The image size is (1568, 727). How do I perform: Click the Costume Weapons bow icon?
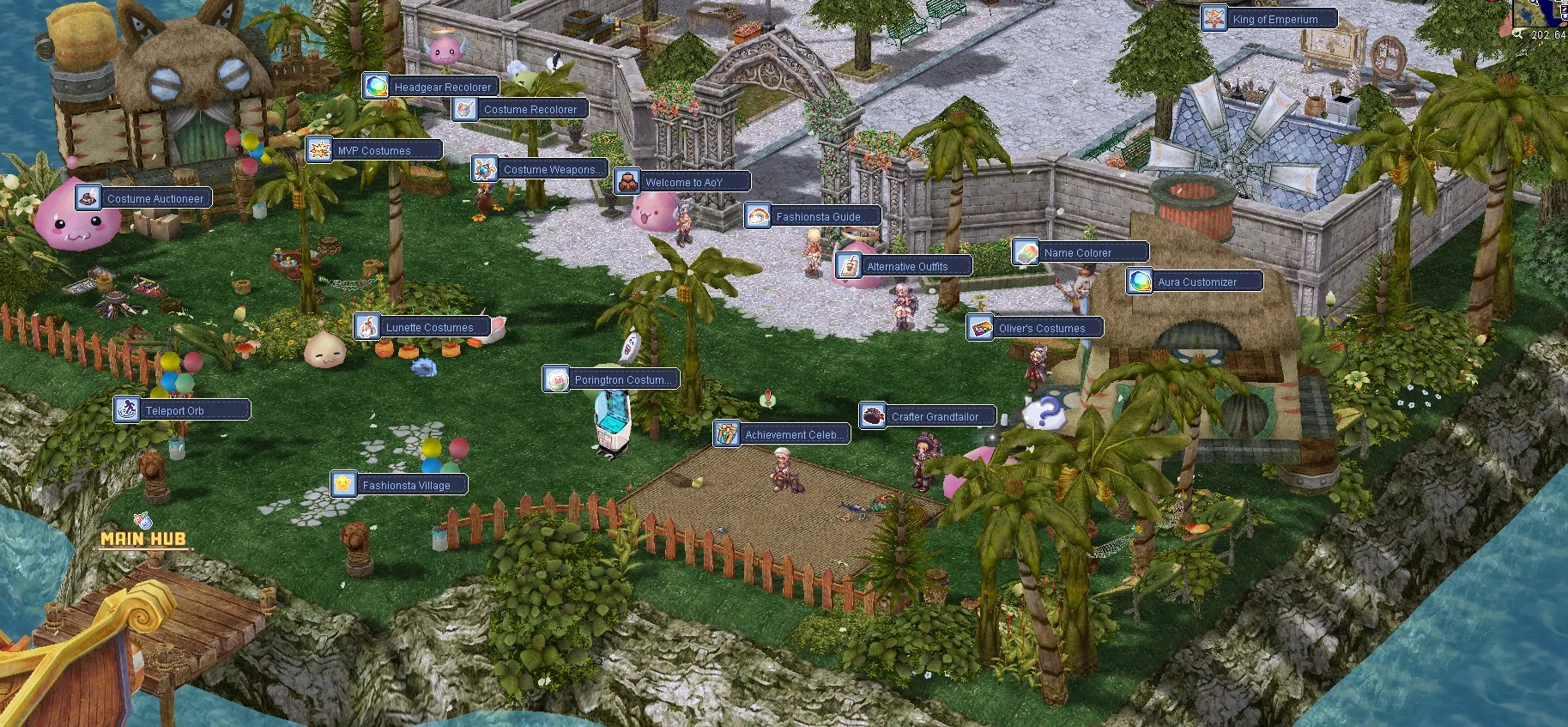point(485,168)
